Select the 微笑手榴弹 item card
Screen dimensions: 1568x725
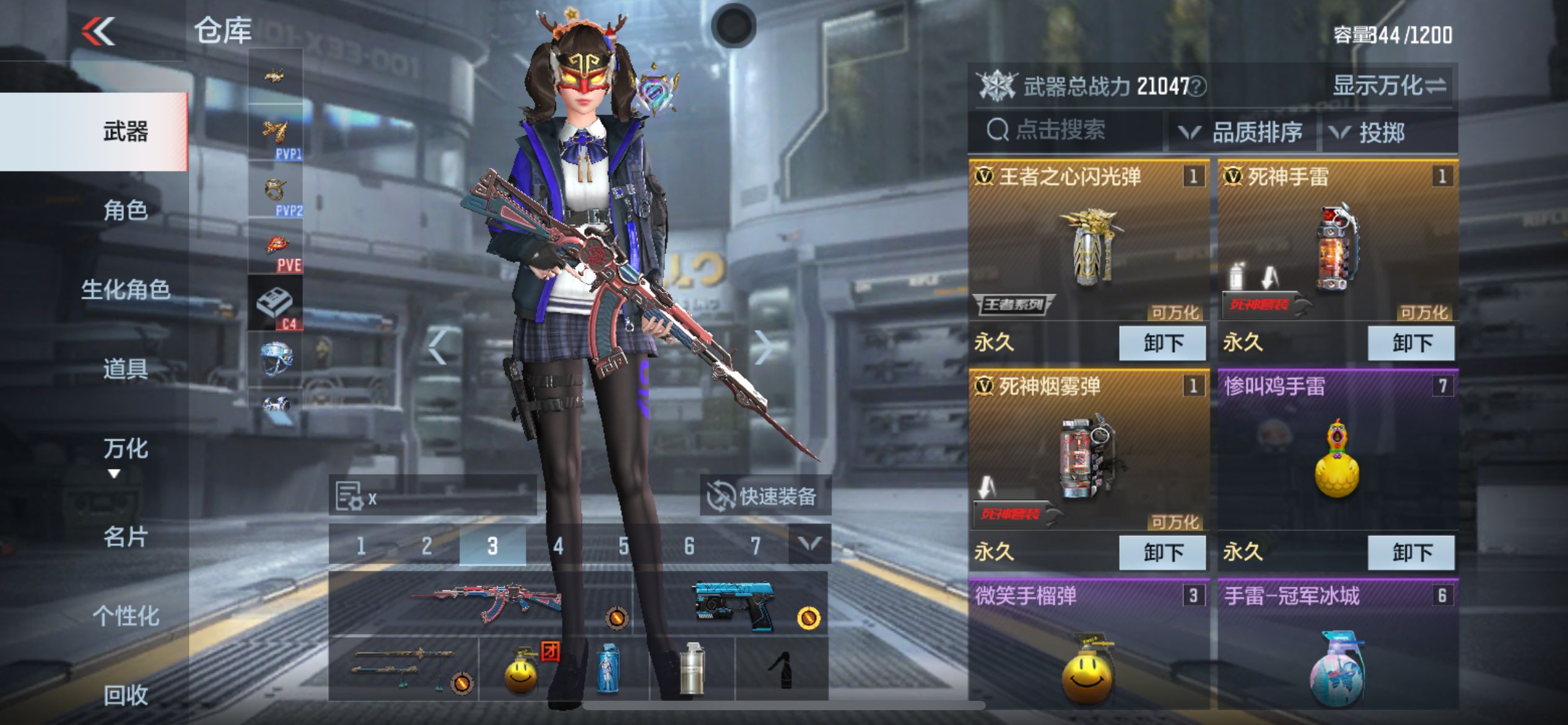tap(1088, 644)
